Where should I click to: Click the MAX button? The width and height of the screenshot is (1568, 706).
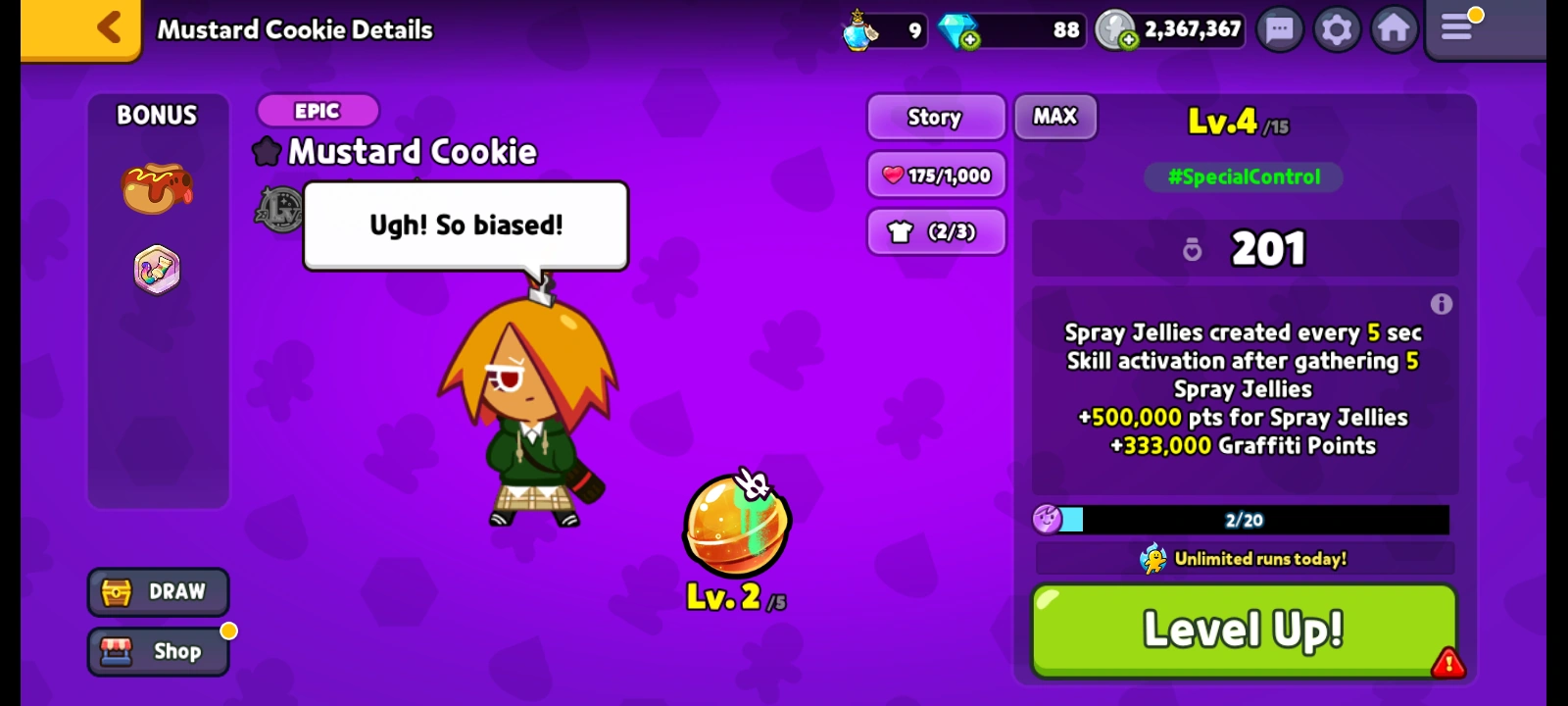pyautogui.click(x=1055, y=117)
